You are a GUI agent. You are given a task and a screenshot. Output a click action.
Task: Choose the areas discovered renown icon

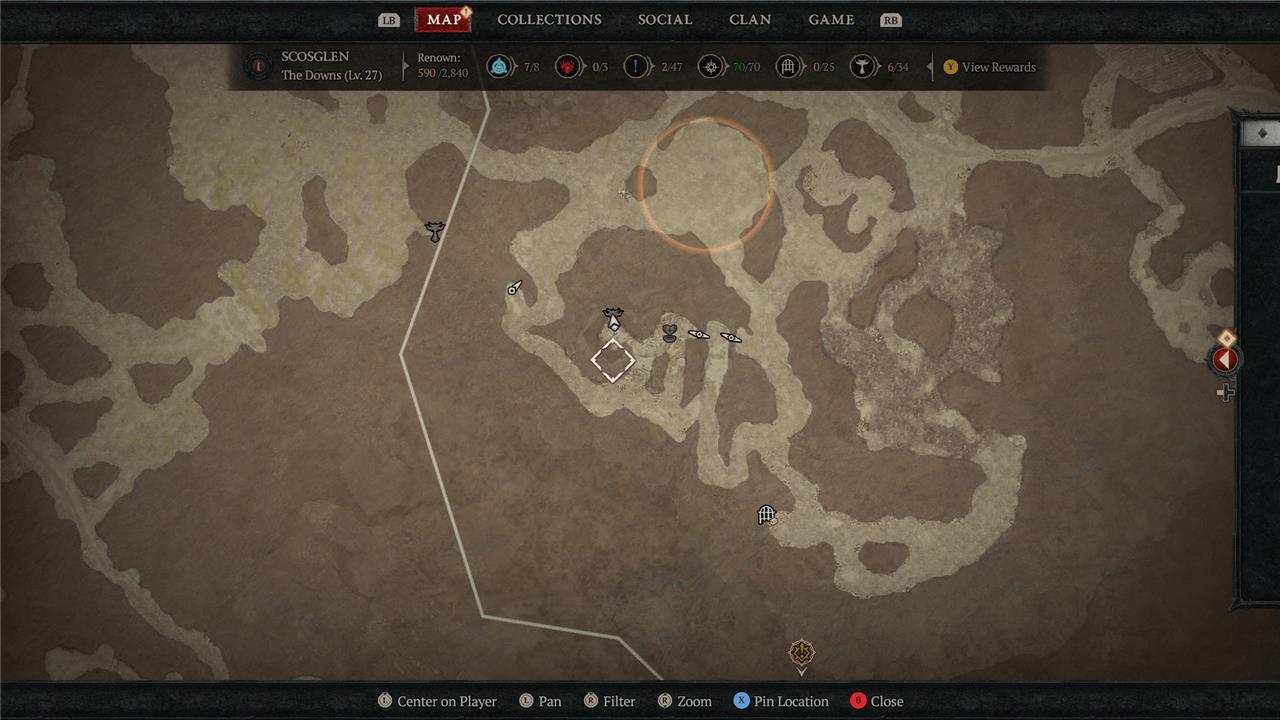pyautogui.click(x=709, y=67)
